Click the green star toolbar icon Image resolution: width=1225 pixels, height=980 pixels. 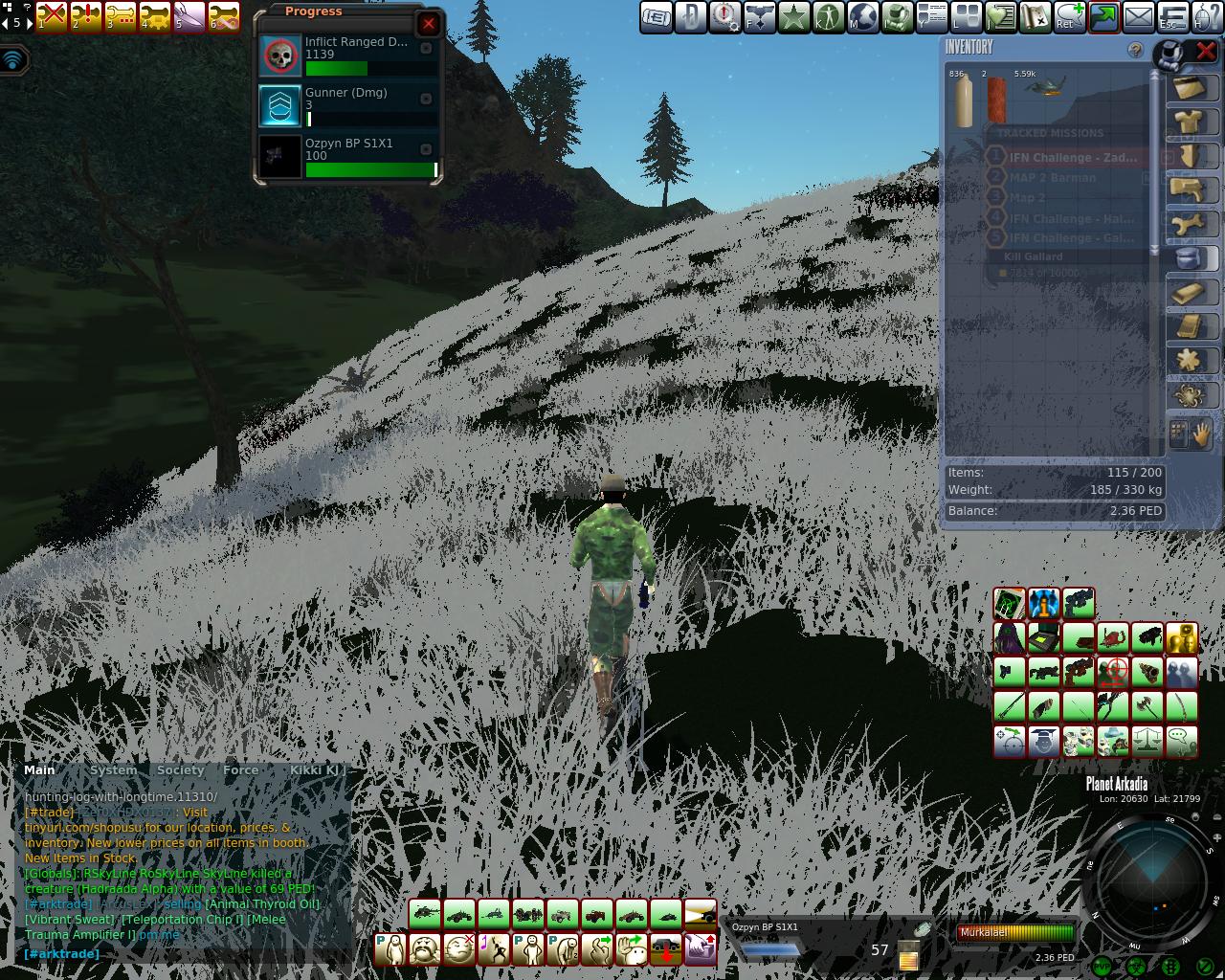pos(793,17)
